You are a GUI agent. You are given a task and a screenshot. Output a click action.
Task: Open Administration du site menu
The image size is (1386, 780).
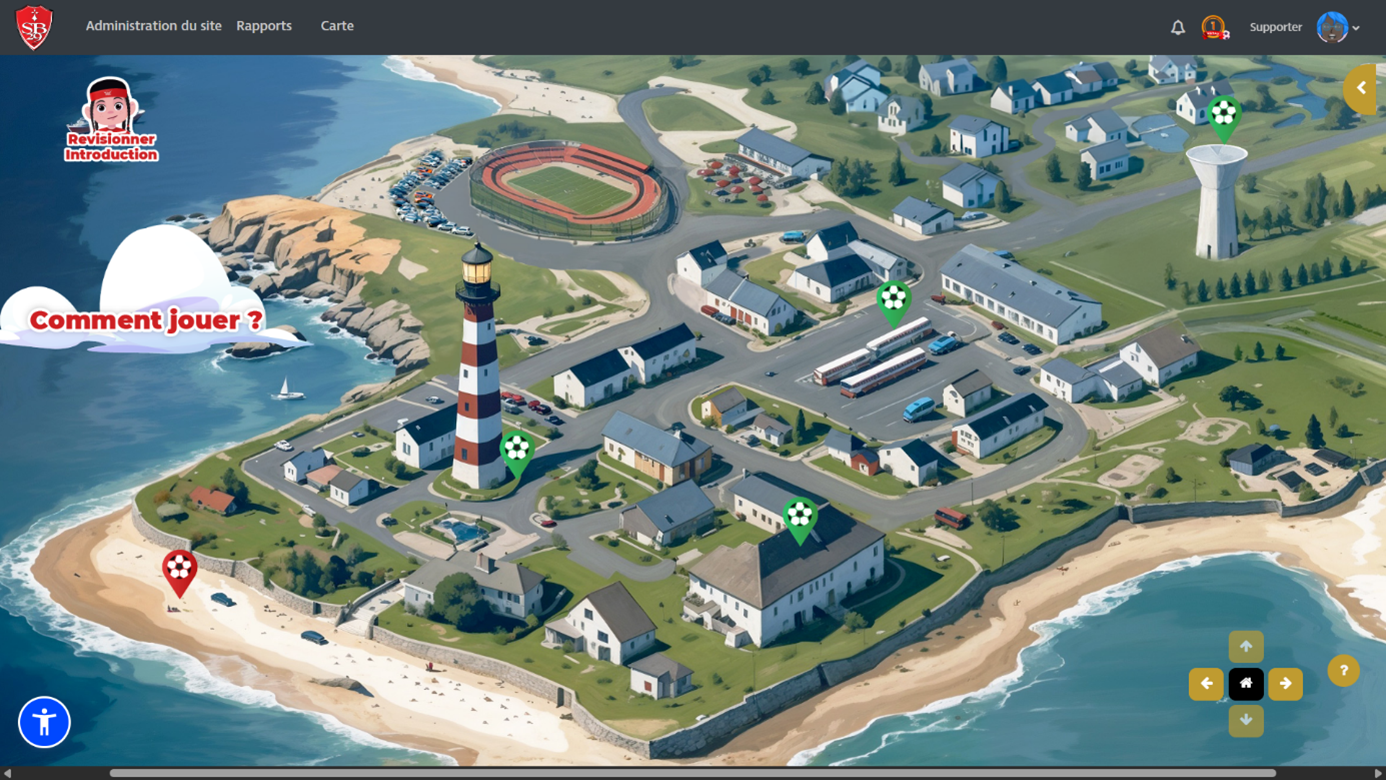[x=153, y=26]
